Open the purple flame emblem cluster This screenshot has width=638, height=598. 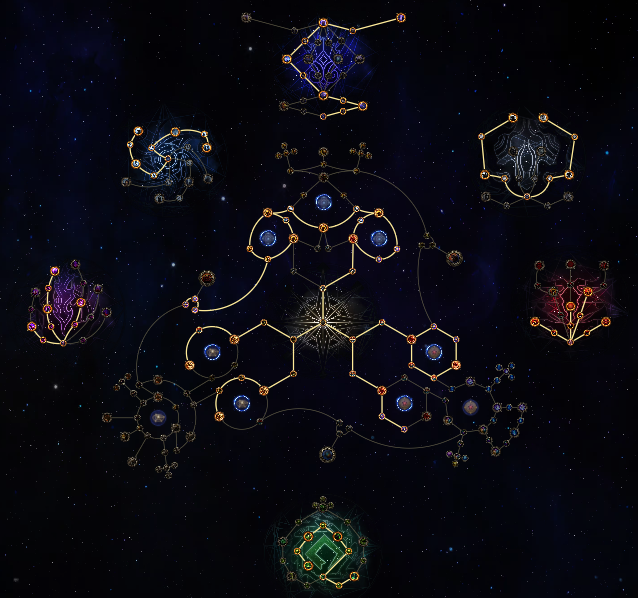click(x=68, y=304)
